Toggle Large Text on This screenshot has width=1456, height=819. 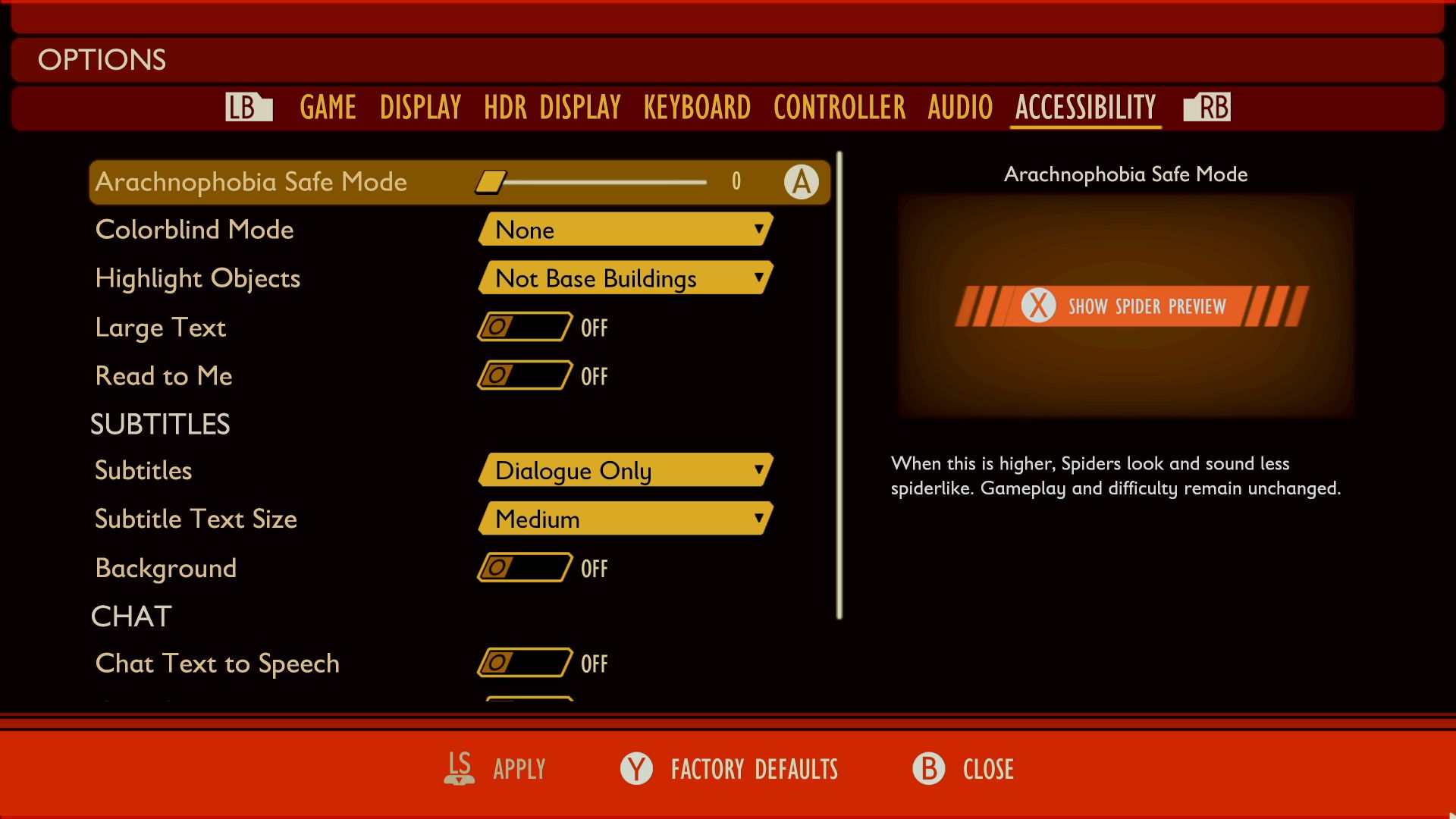[x=524, y=327]
